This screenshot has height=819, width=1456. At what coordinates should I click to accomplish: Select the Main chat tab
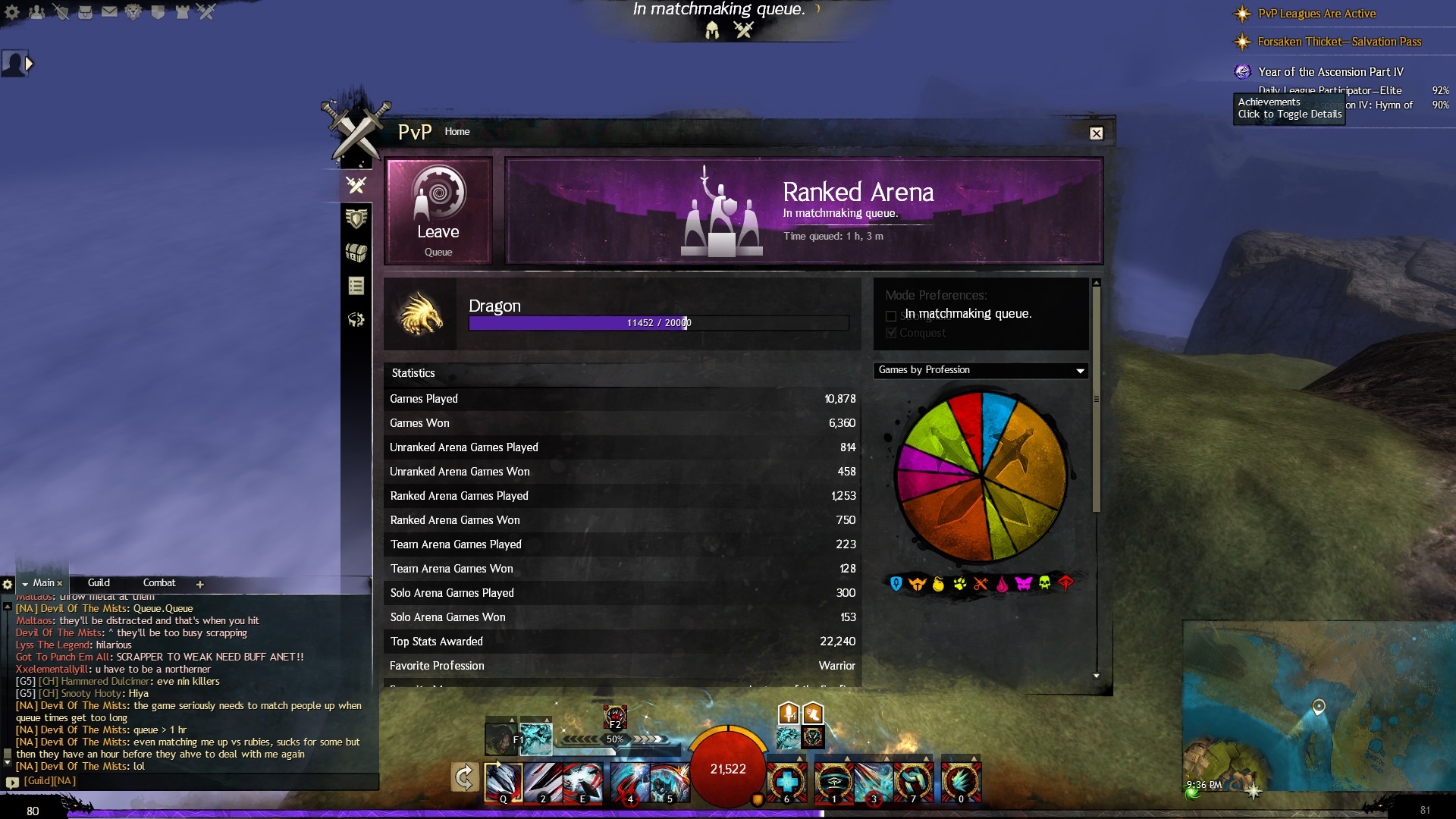click(42, 583)
